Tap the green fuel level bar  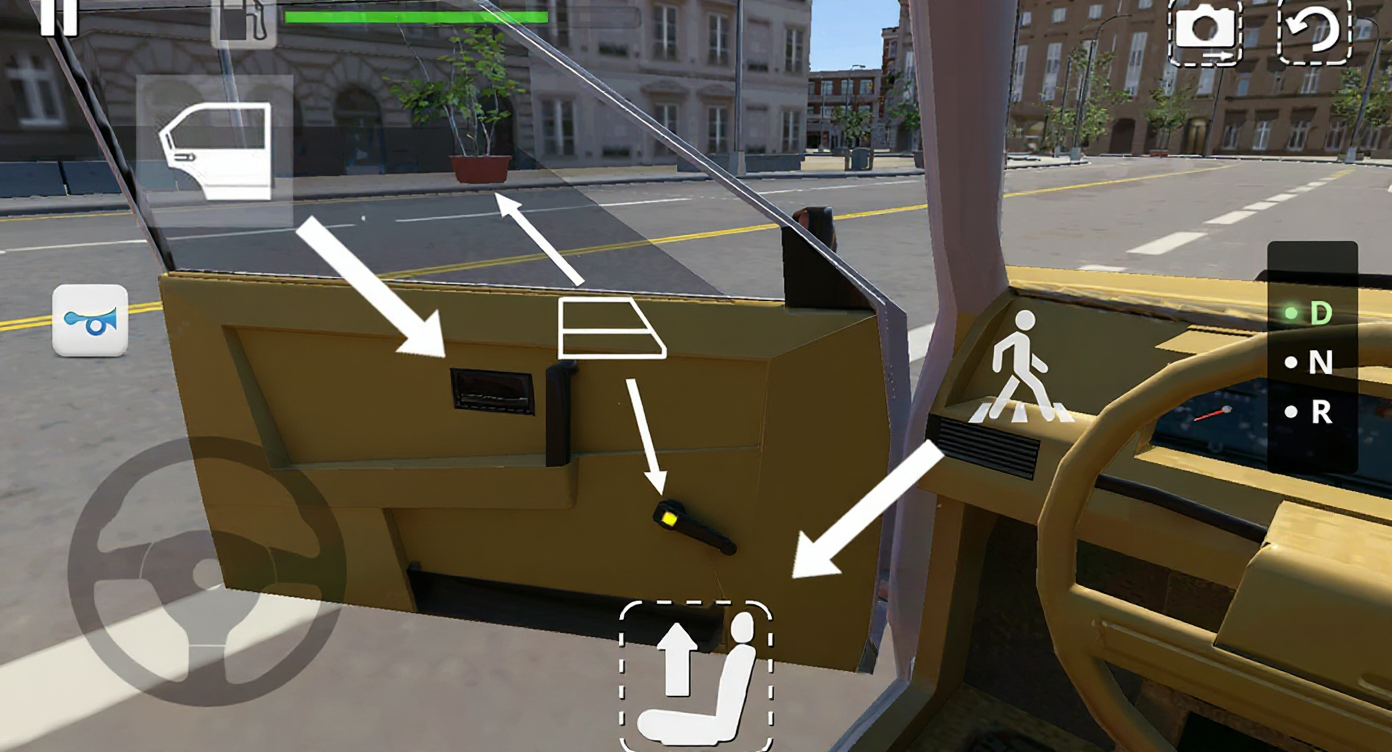pyautogui.click(x=415, y=17)
